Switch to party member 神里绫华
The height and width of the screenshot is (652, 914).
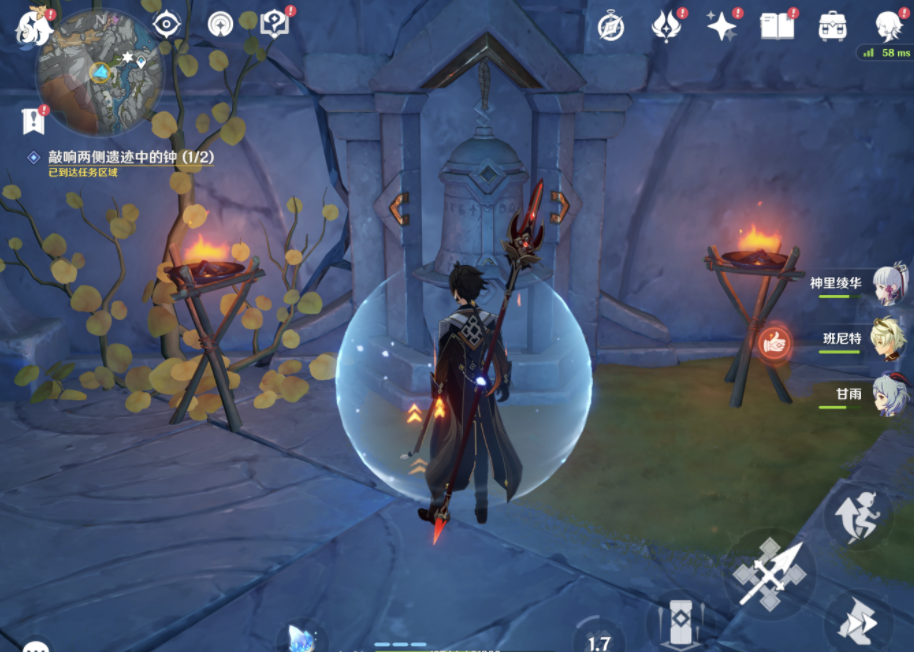pos(888,283)
